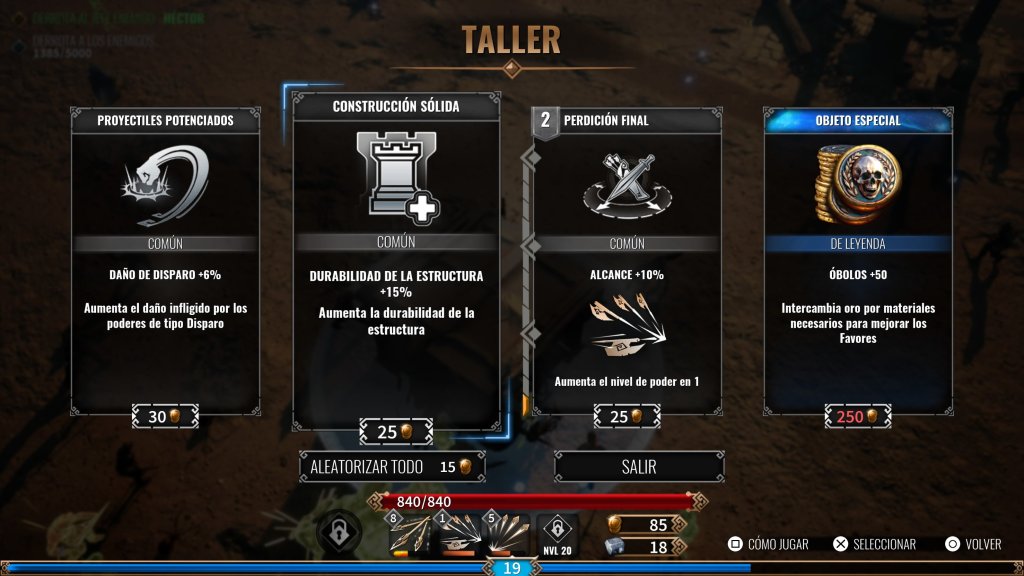Select the level 8 arrow volley ability
The height and width of the screenshot is (576, 1024).
pyautogui.click(x=410, y=537)
